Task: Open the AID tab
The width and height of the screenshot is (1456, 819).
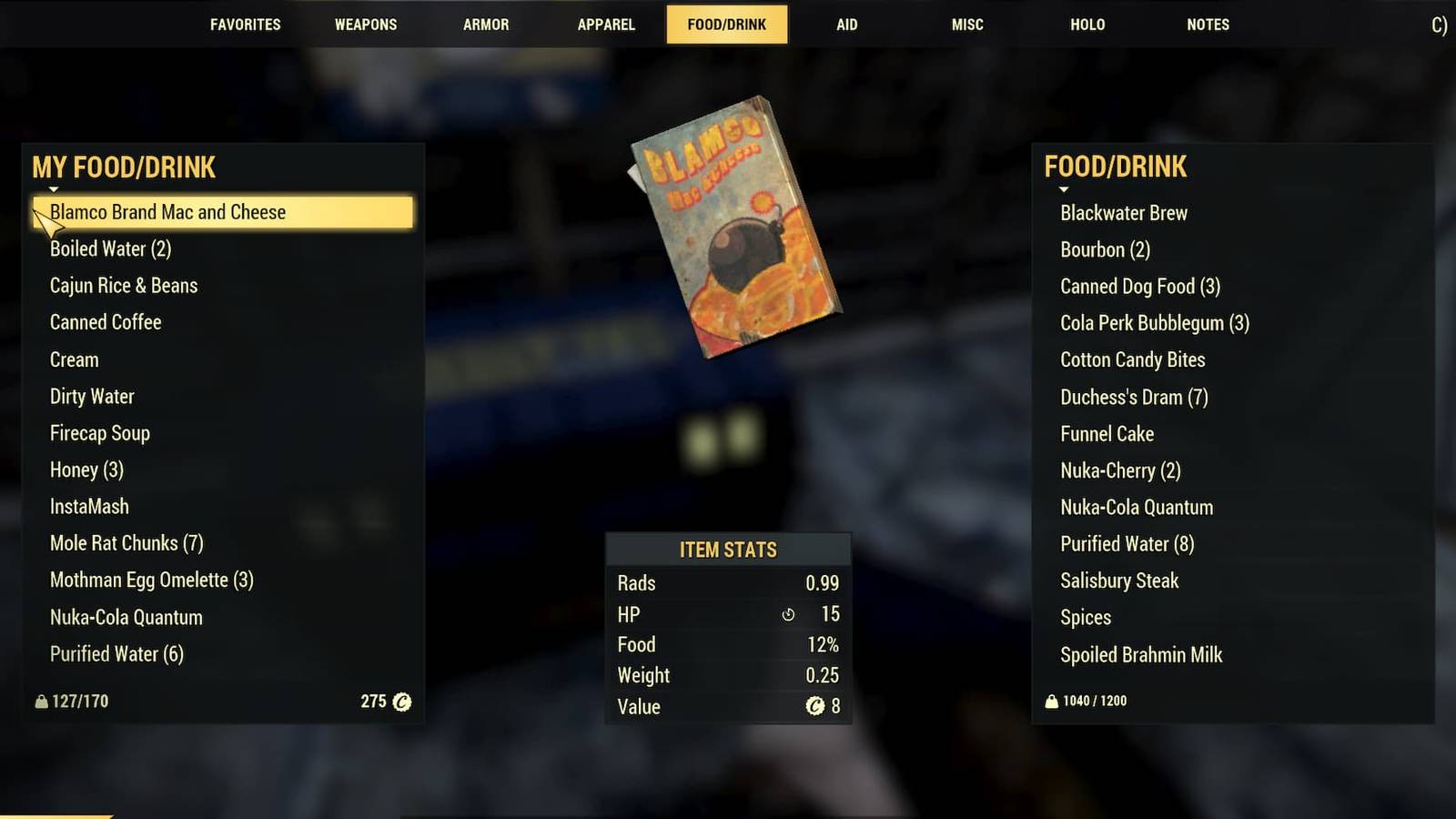Action: 846,25
